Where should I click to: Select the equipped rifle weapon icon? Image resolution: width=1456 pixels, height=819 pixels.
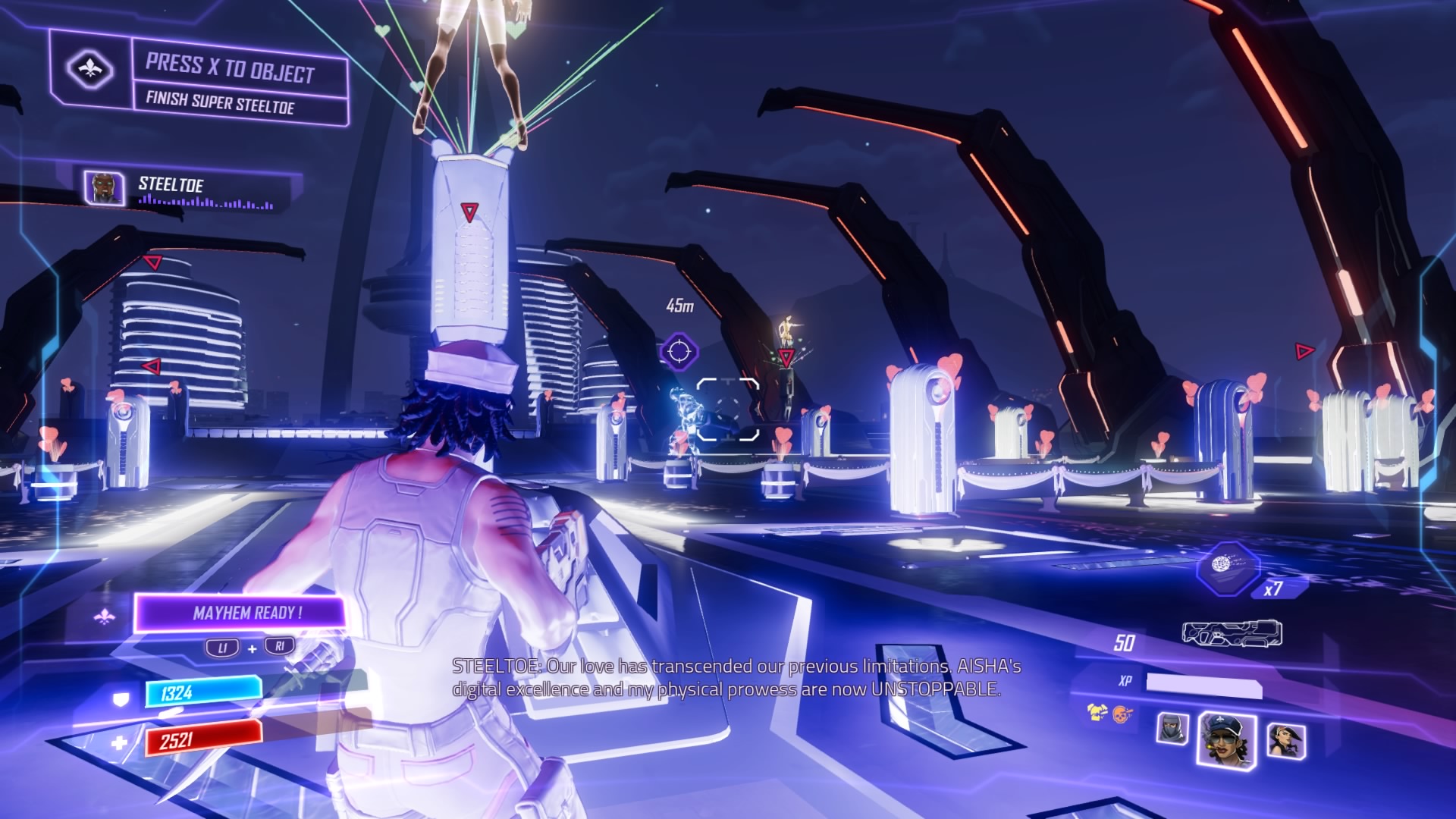tap(1232, 634)
